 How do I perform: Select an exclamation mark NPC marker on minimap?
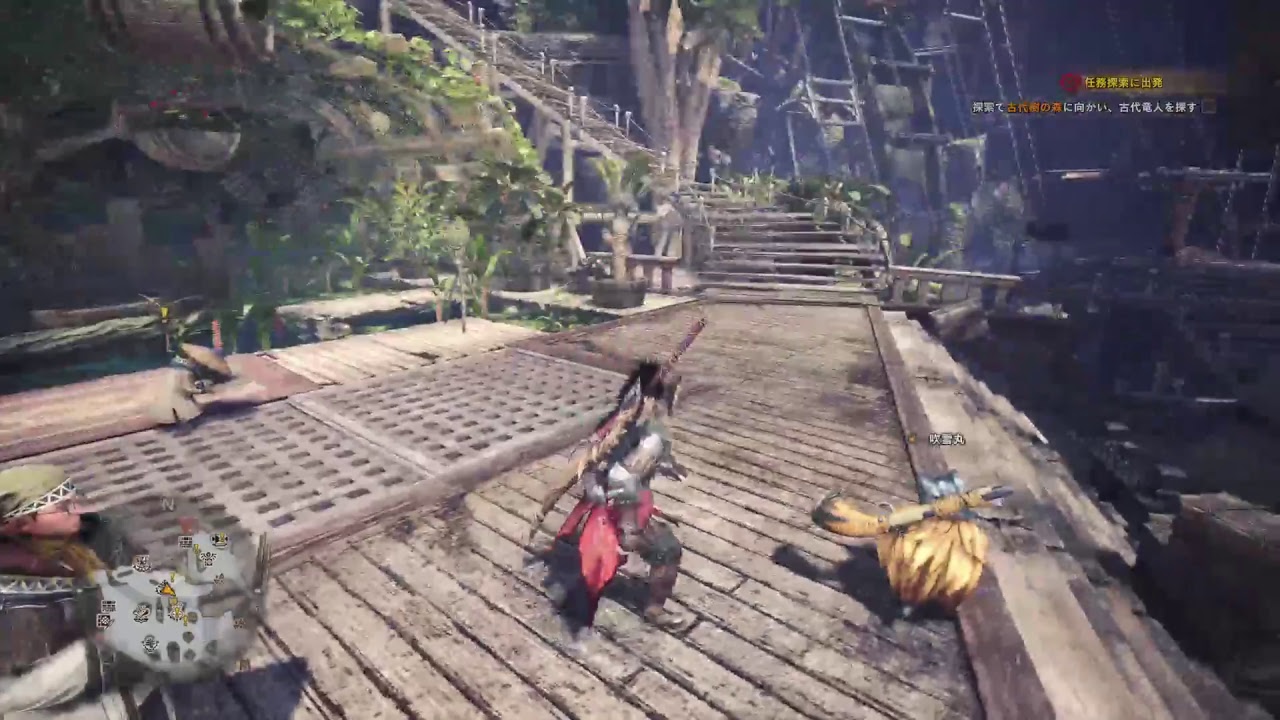[x=195, y=547]
